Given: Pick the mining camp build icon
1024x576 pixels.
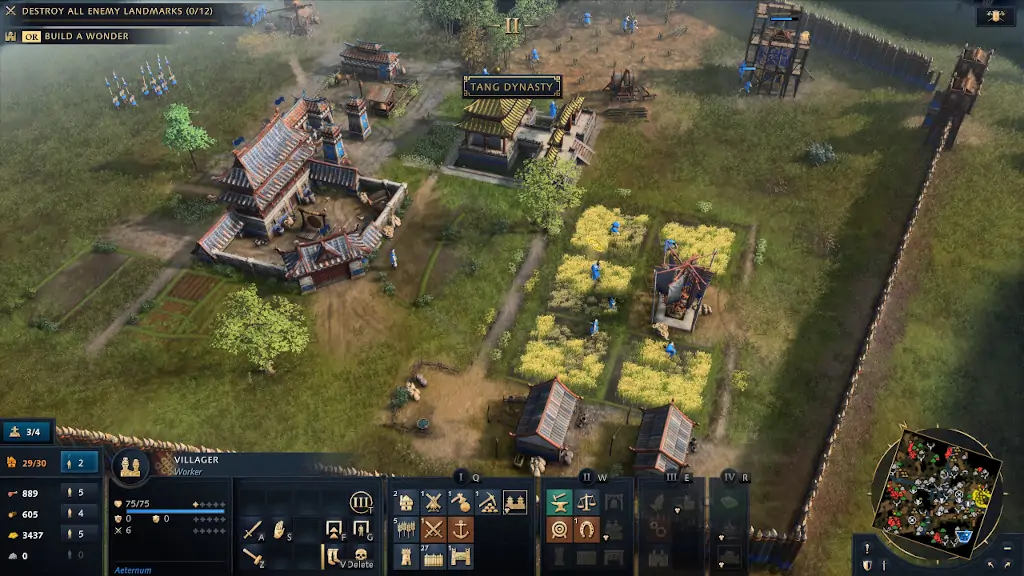Looking at the screenshot, I should click(488, 502).
